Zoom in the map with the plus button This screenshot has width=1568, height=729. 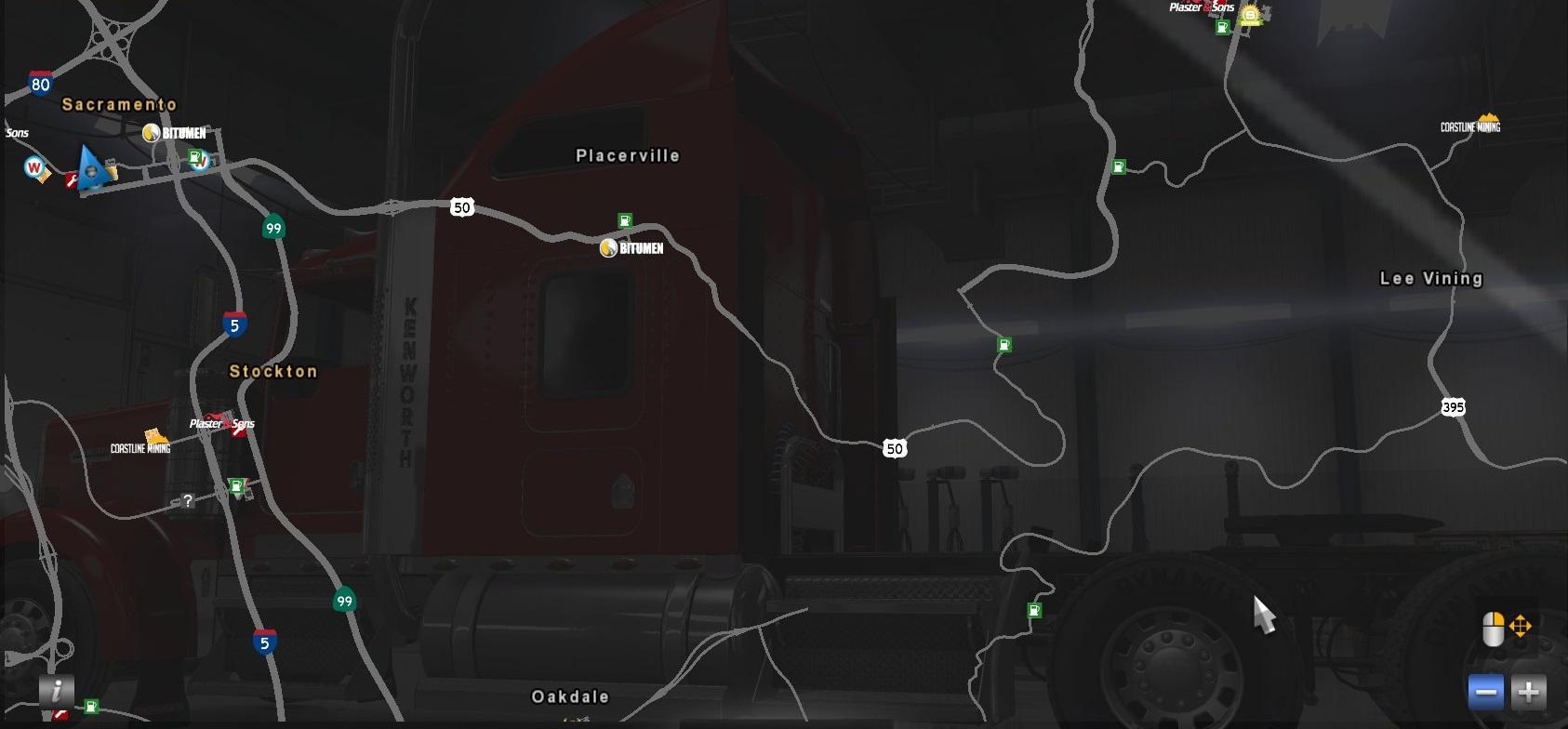tap(1529, 693)
